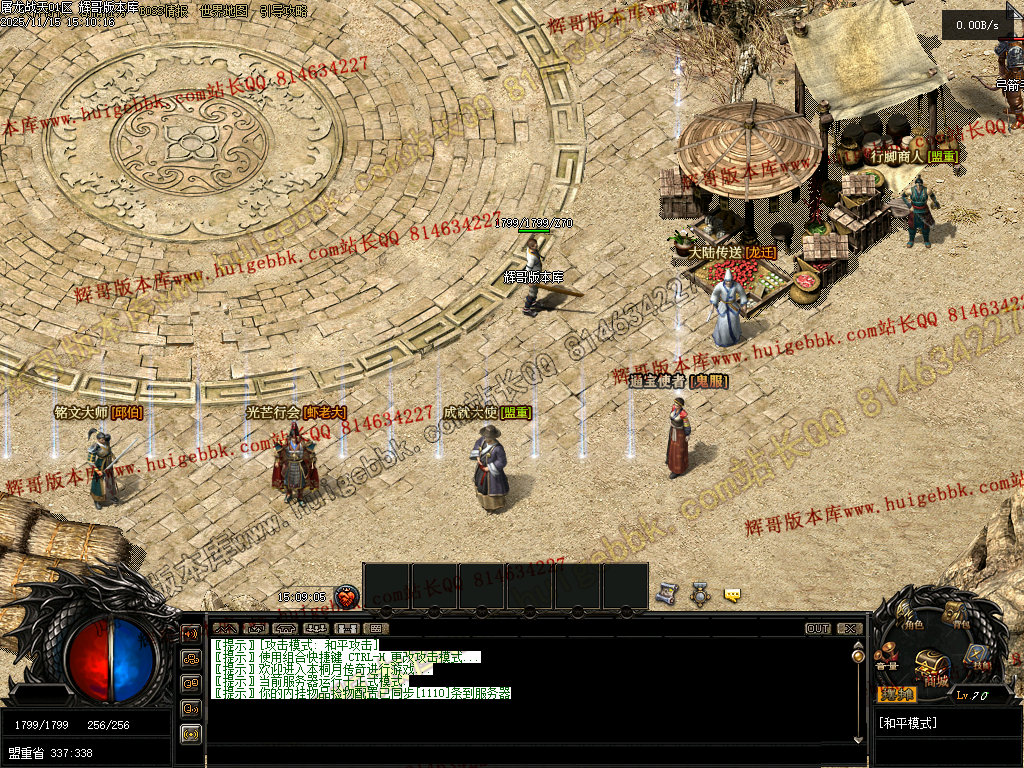Click the yellow speech bubble icon
This screenshot has height=768, width=1024.
point(733,595)
